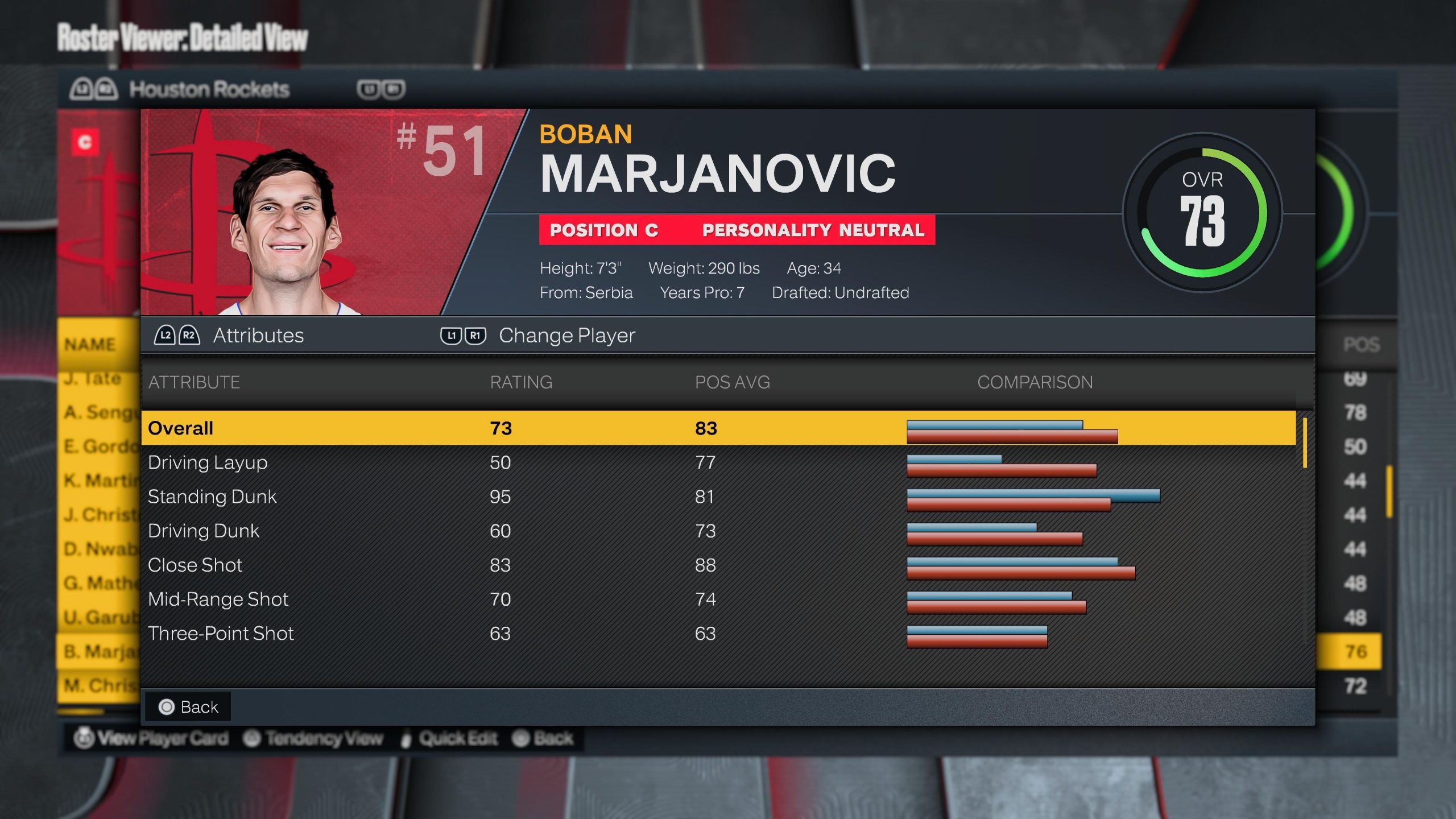Select K. Martin roster row
This screenshot has height=819, width=1456.
99,481
